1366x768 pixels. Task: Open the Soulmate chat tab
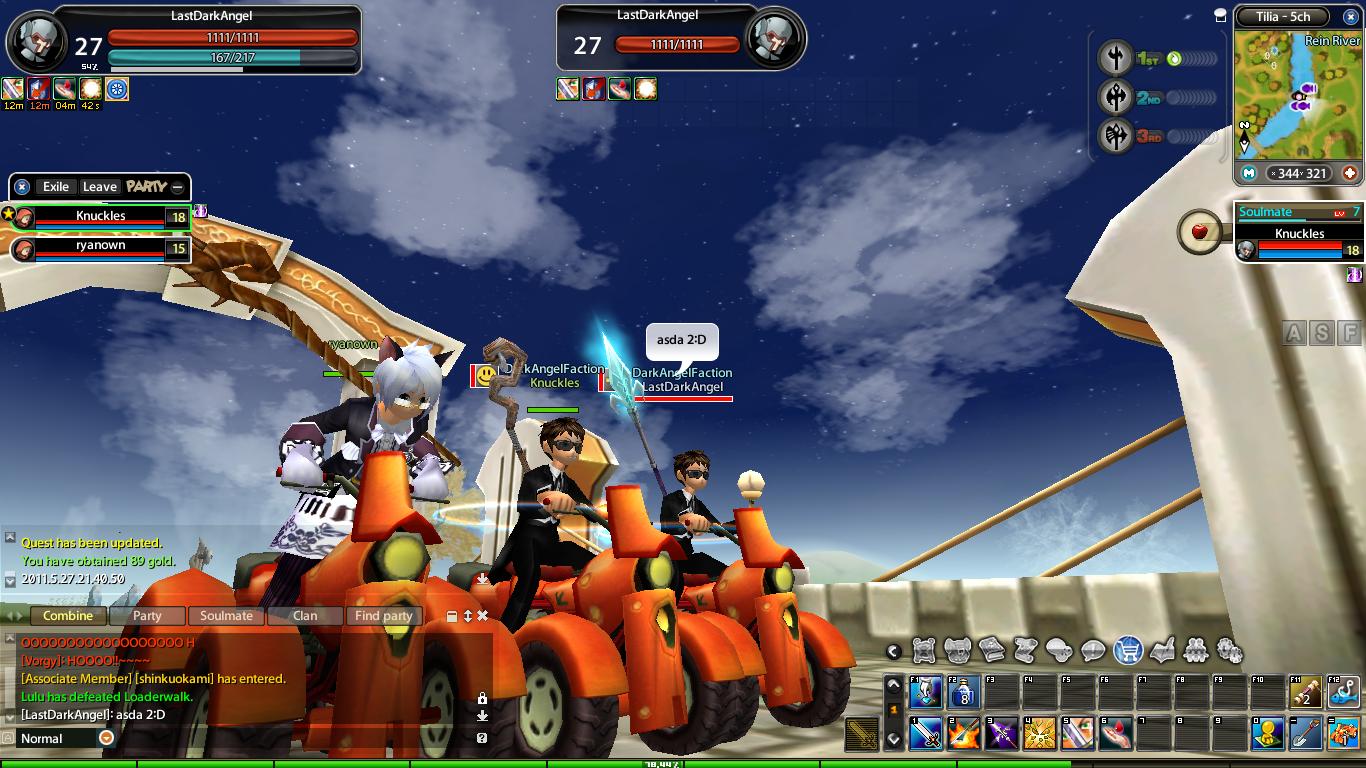pyautogui.click(x=226, y=616)
